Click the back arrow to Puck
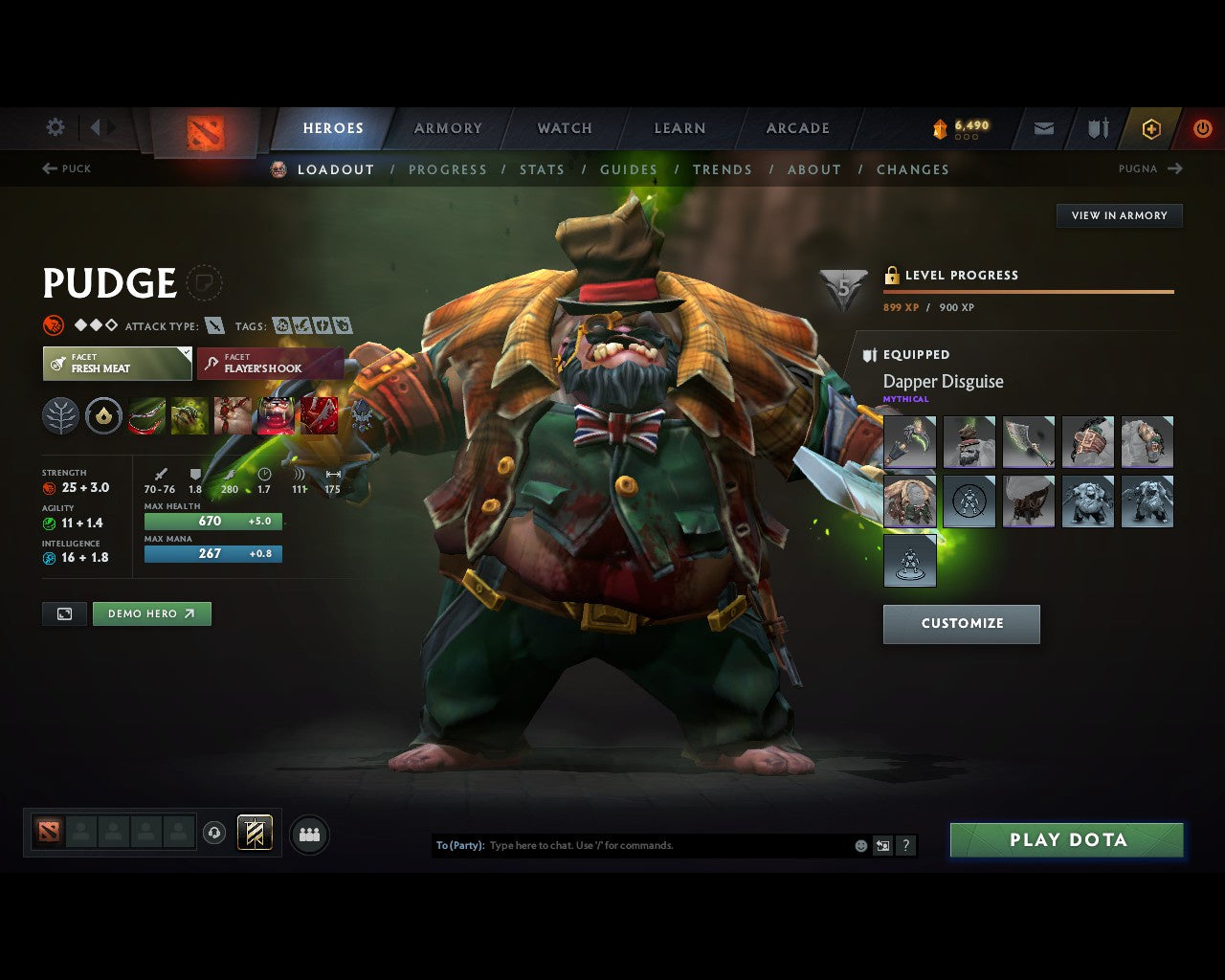The height and width of the screenshot is (980, 1225). click(50, 168)
